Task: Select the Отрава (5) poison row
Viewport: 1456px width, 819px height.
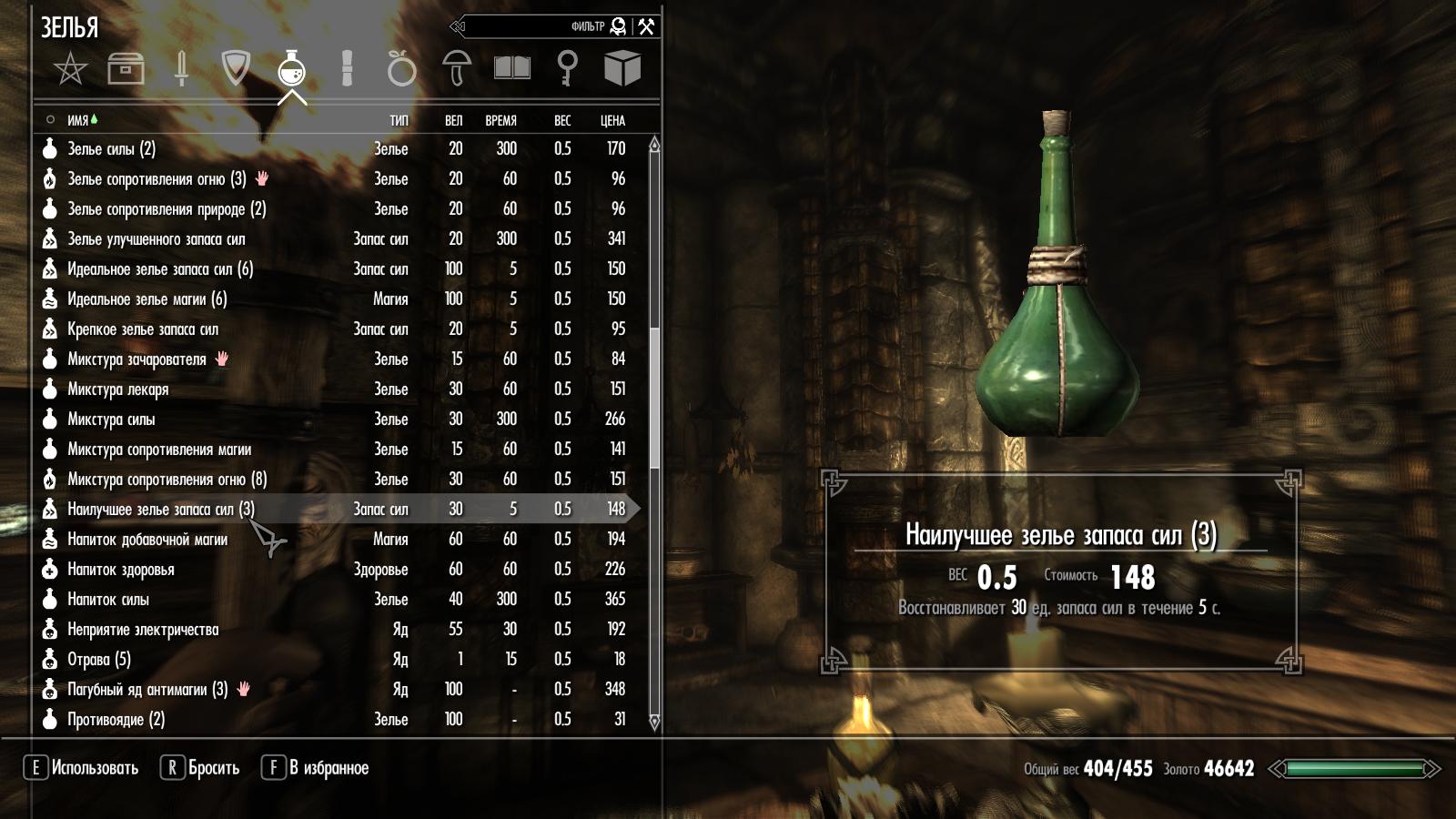Action: click(x=98, y=660)
